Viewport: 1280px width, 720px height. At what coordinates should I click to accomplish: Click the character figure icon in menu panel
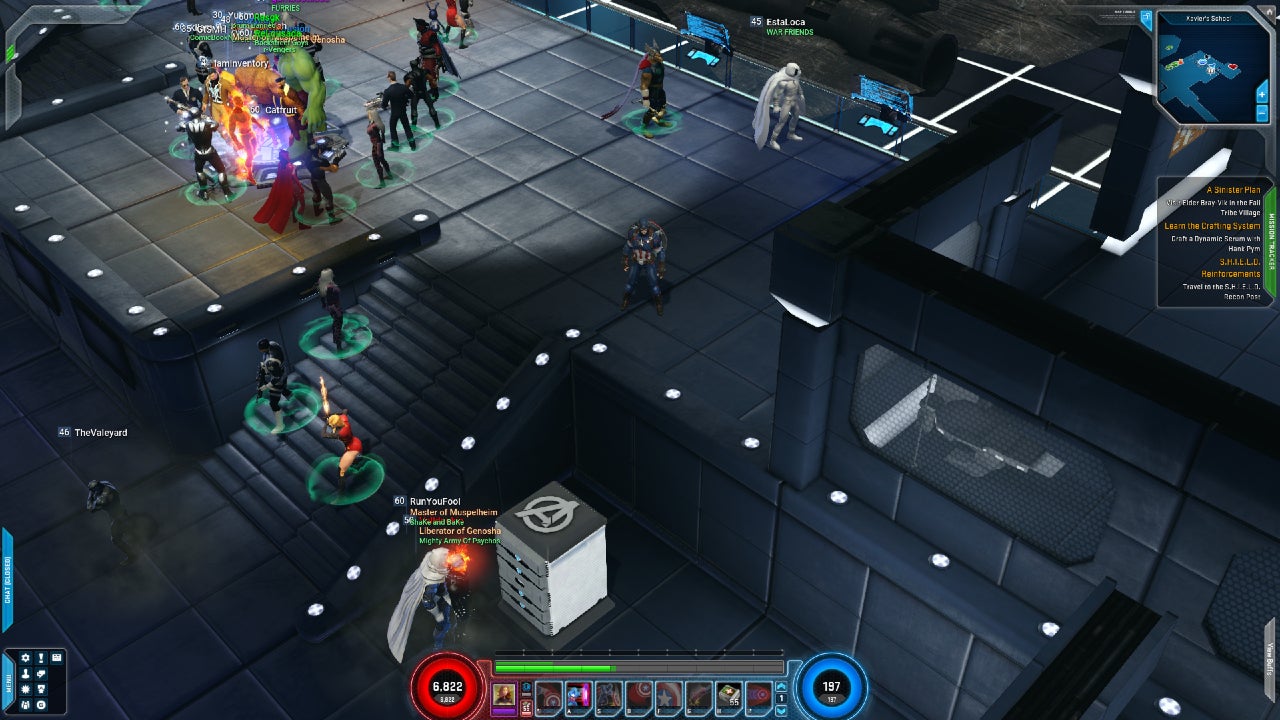click(26, 673)
